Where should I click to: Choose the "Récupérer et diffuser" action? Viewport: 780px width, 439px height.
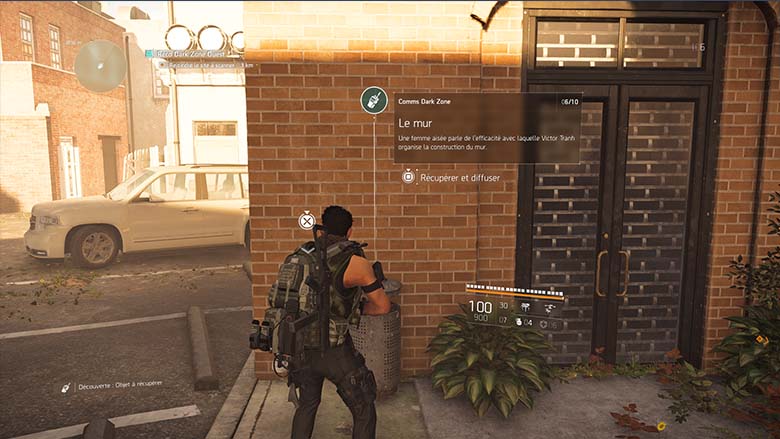[450, 177]
